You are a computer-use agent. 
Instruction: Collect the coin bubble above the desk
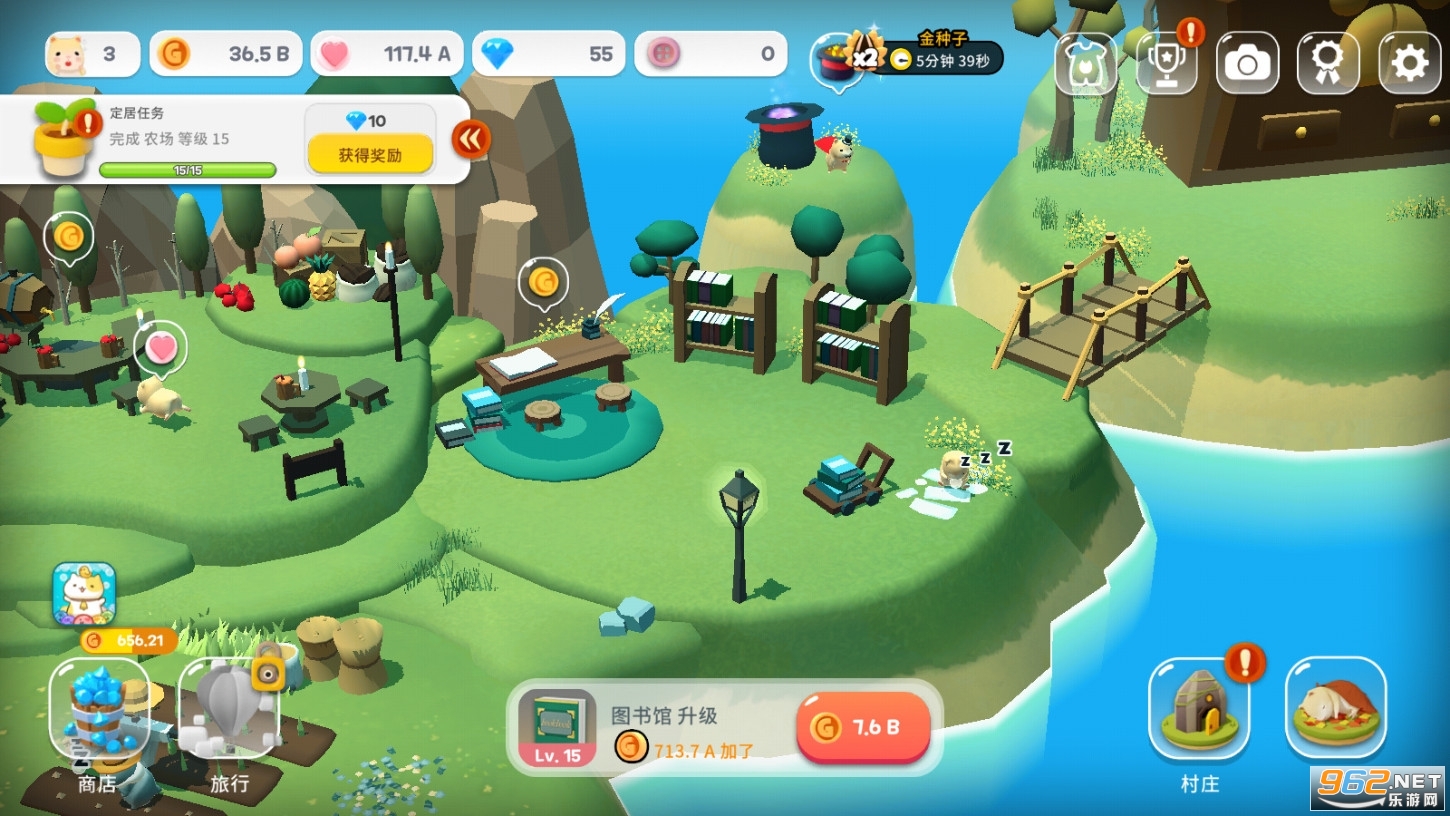[543, 283]
